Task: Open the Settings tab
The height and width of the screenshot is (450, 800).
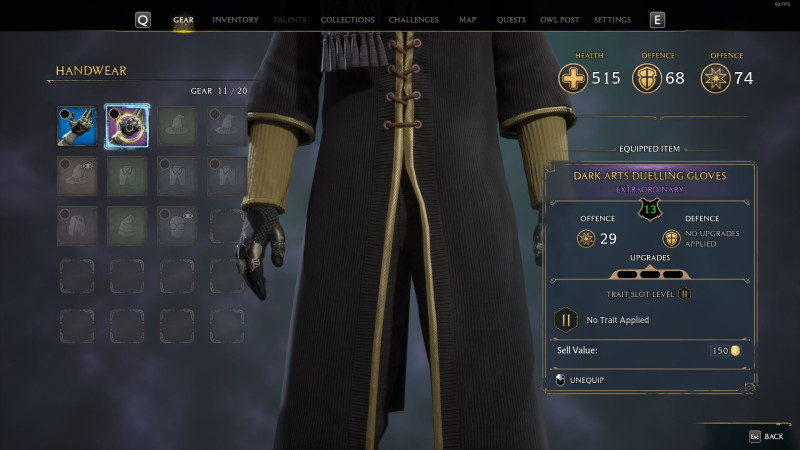Action: coord(612,20)
